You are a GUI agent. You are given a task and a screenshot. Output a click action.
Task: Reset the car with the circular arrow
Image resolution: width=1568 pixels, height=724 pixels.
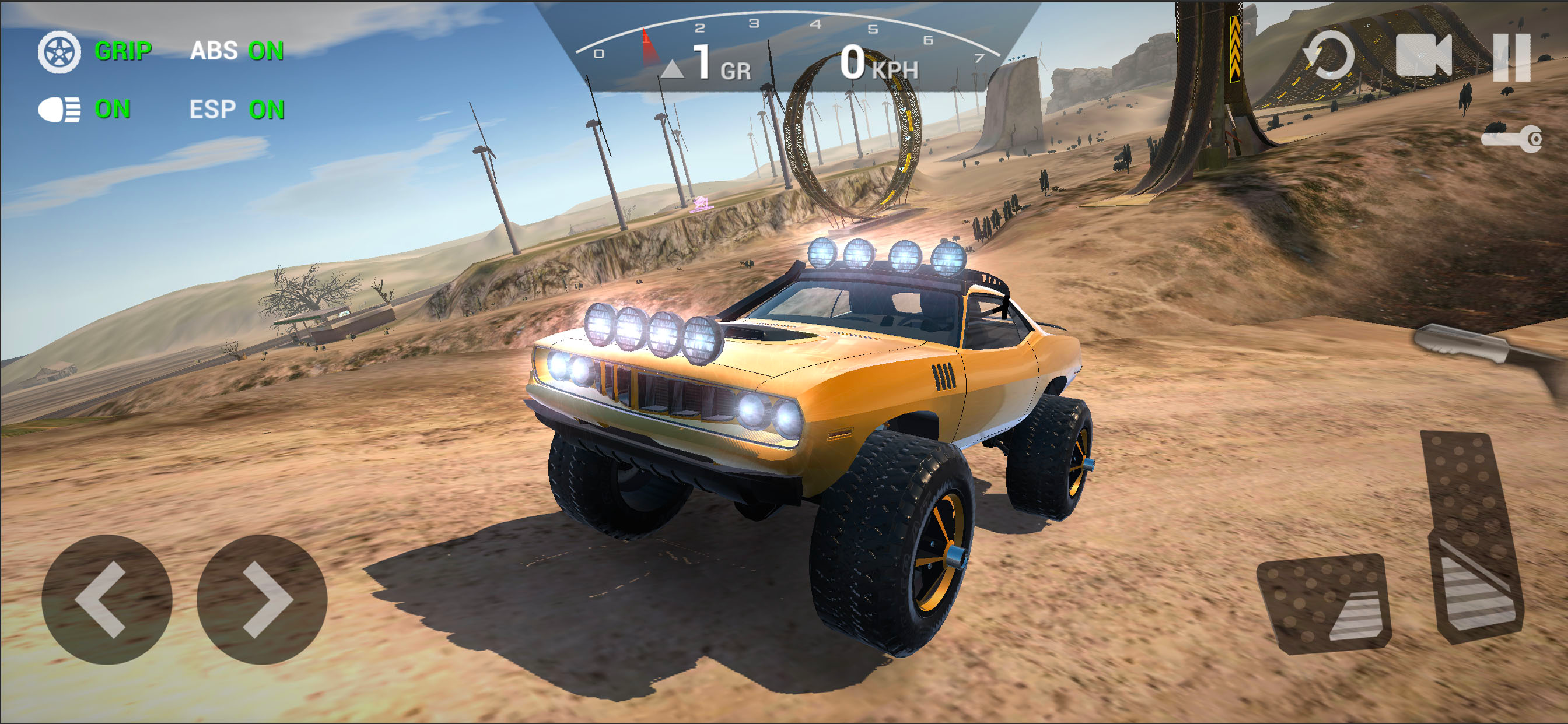pos(1329,56)
